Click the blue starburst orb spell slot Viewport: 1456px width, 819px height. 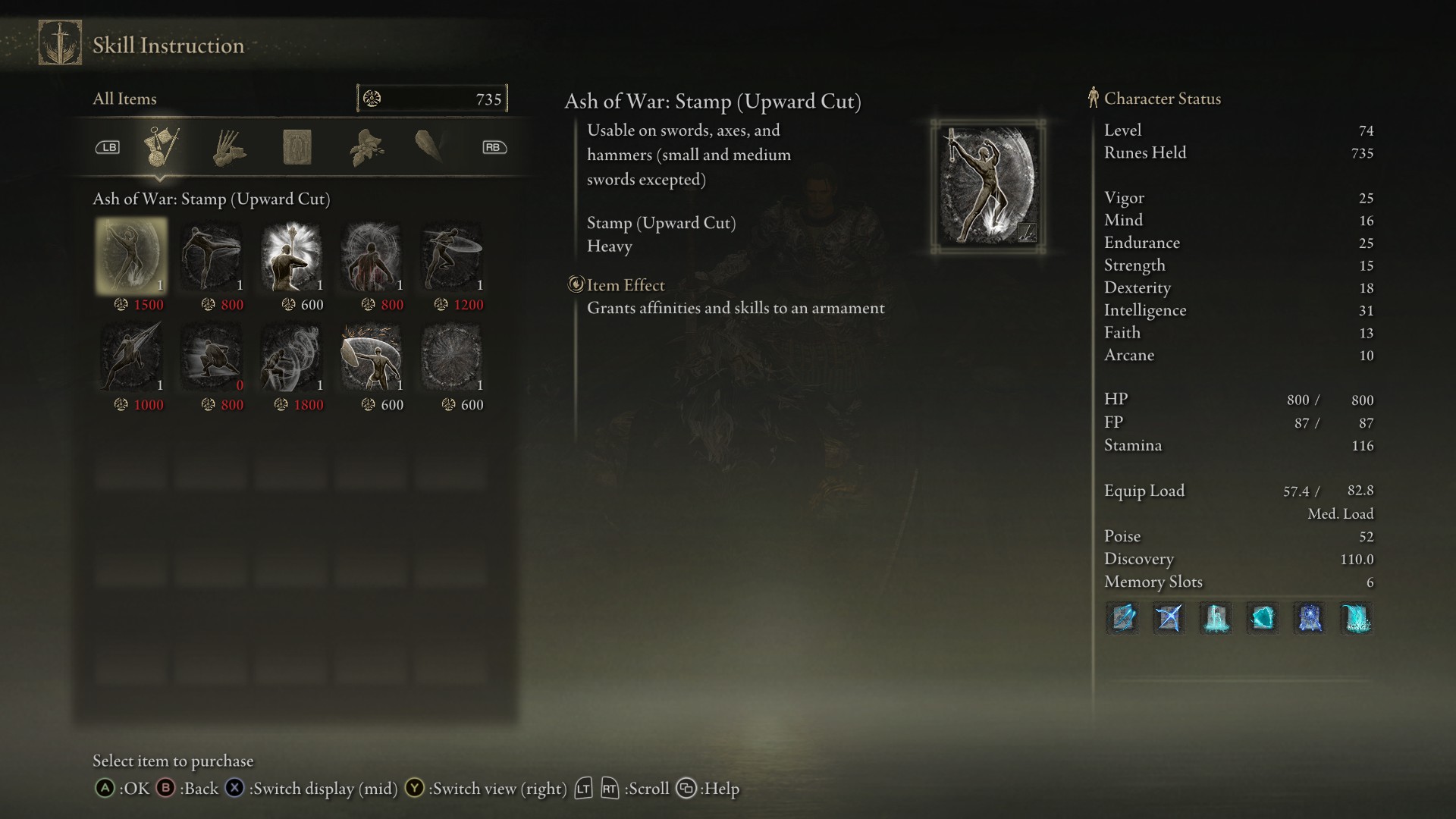tap(1310, 618)
